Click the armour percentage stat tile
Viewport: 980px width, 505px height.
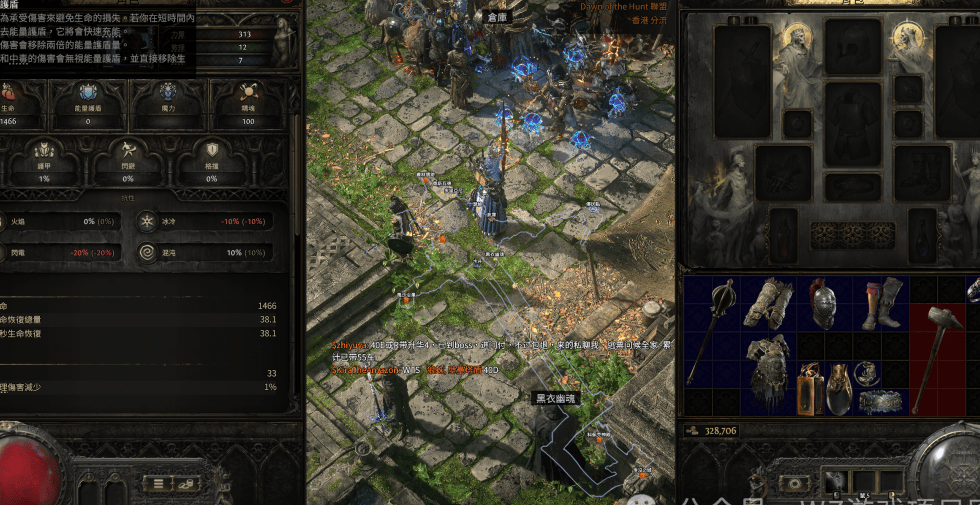pyautogui.click(x=46, y=163)
